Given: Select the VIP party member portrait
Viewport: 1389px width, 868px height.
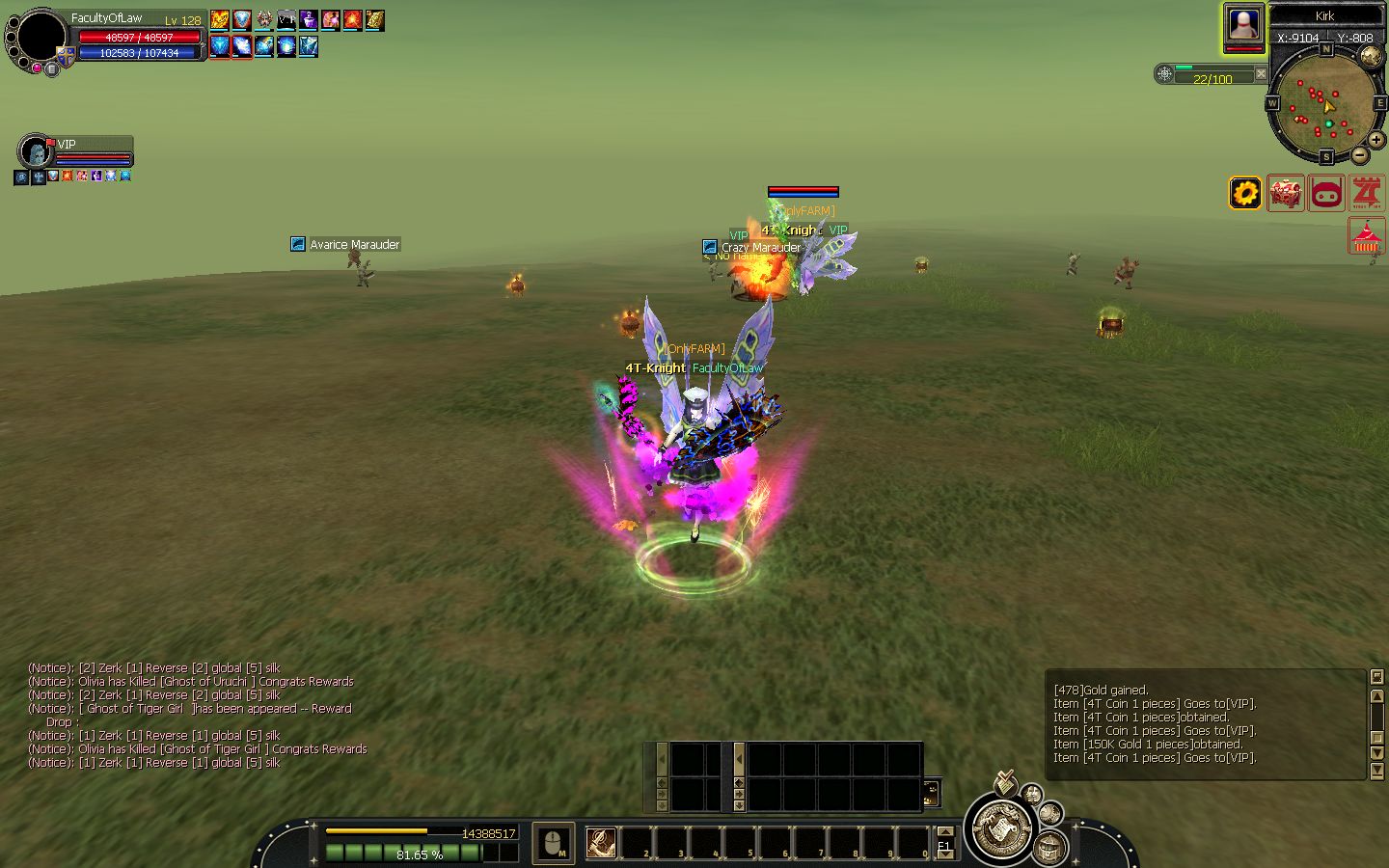Looking at the screenshot, I should 36,151.
